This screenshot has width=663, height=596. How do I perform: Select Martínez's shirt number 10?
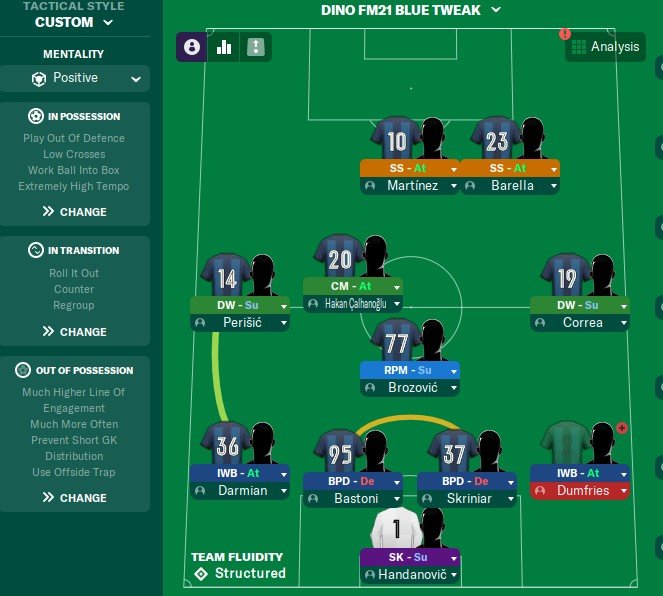coord(397,138)
